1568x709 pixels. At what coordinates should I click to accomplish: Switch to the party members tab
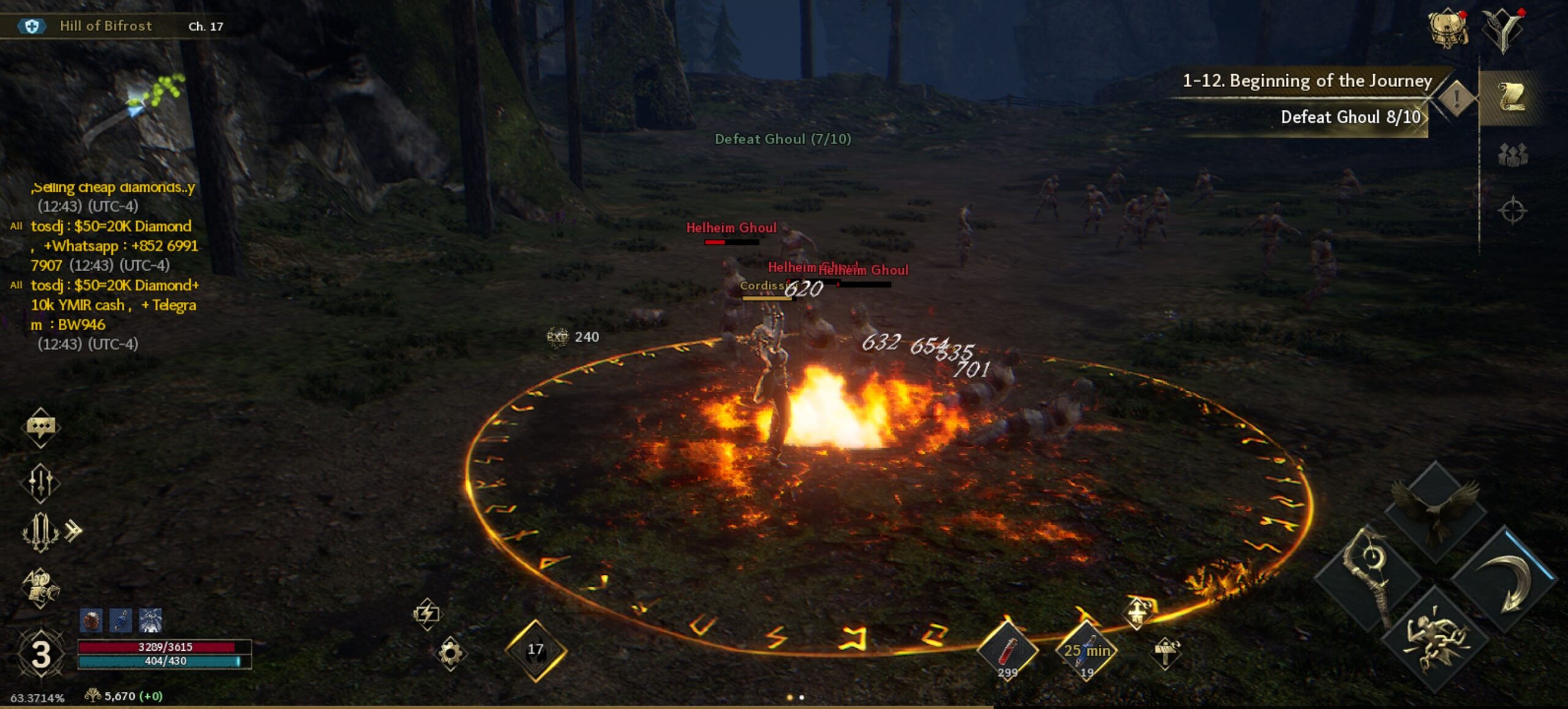(1512, 155)
